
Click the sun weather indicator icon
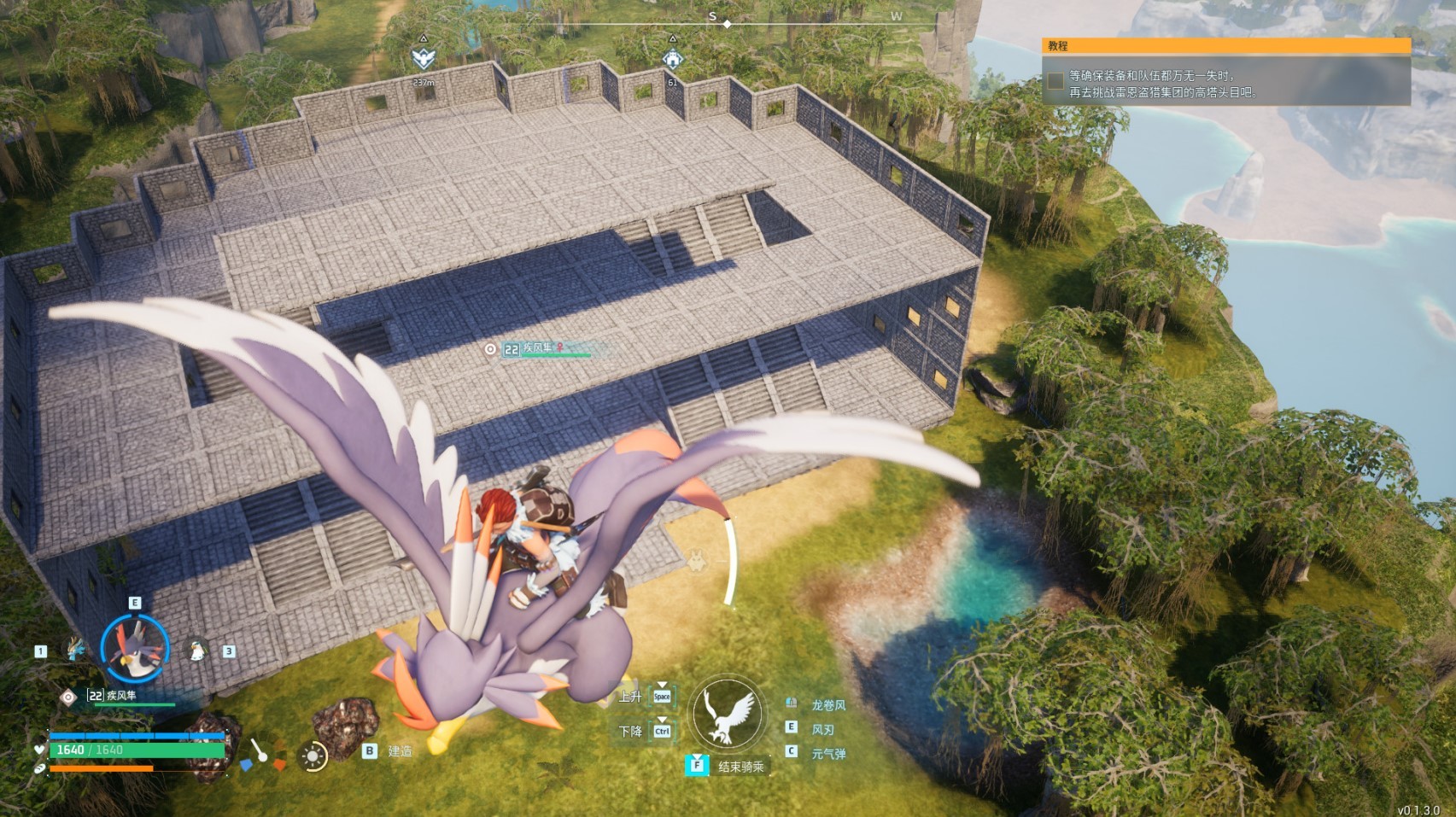tap(313, 756)
